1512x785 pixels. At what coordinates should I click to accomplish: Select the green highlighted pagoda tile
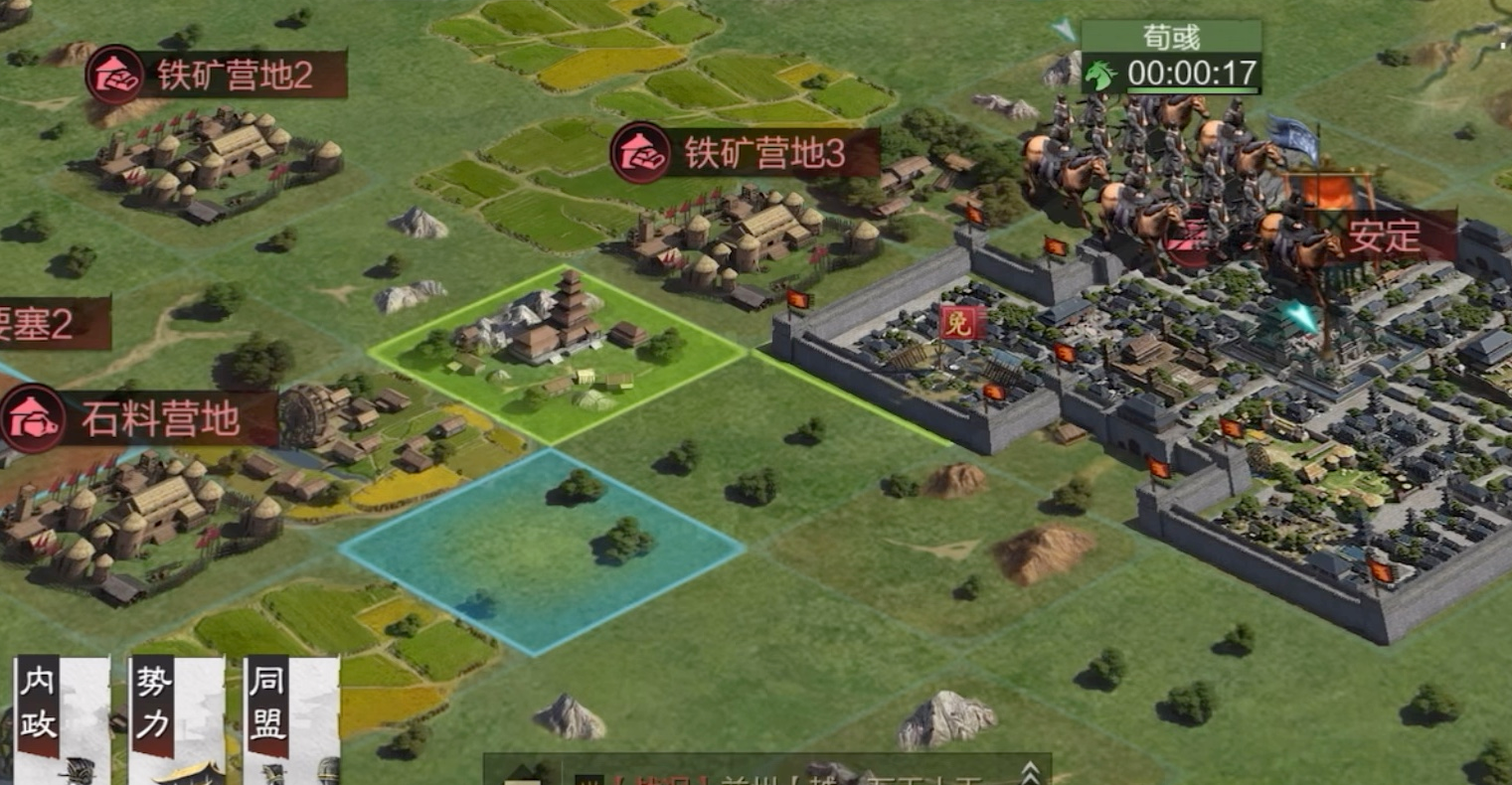557,354
